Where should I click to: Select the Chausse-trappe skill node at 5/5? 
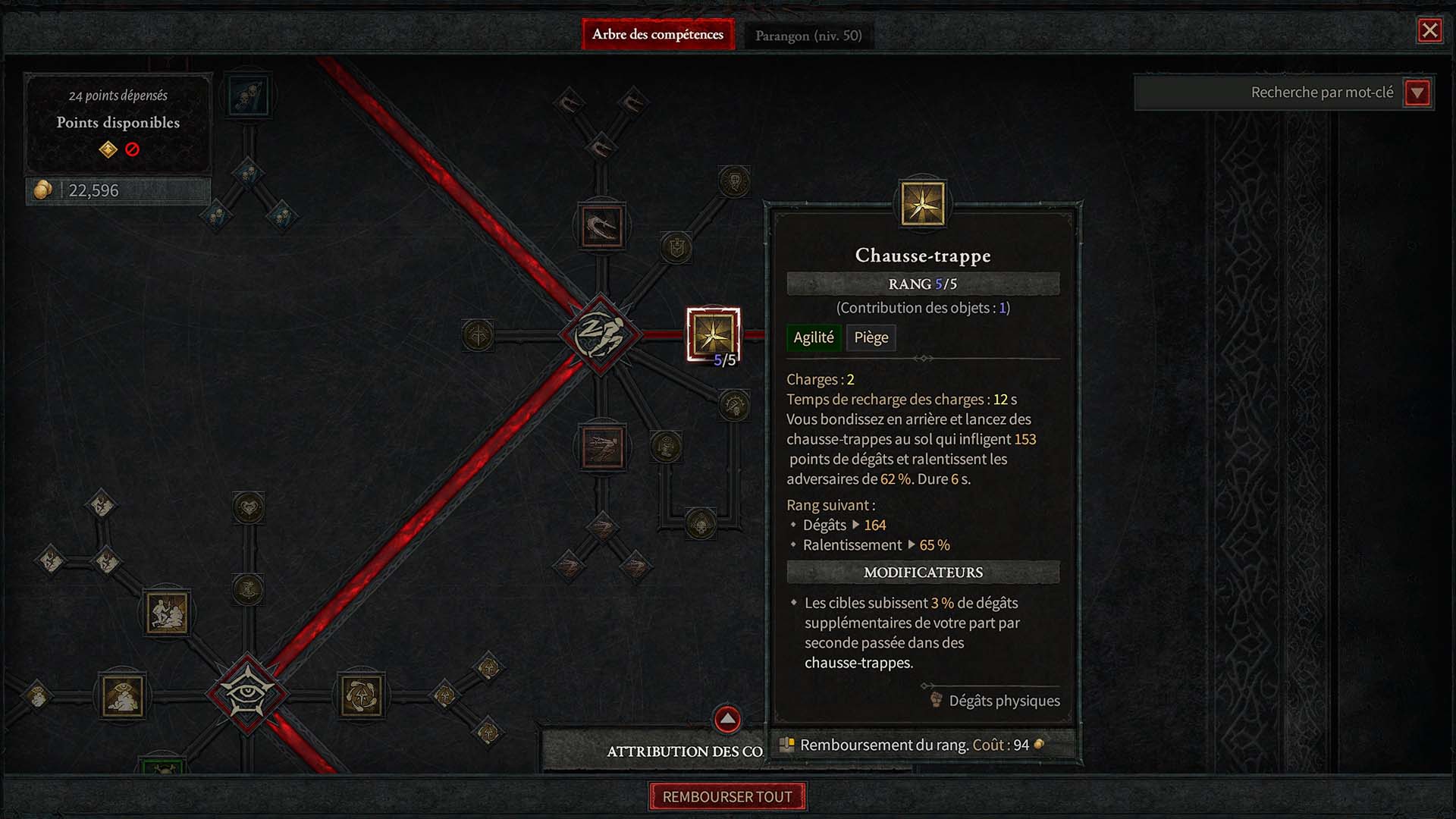713,334
